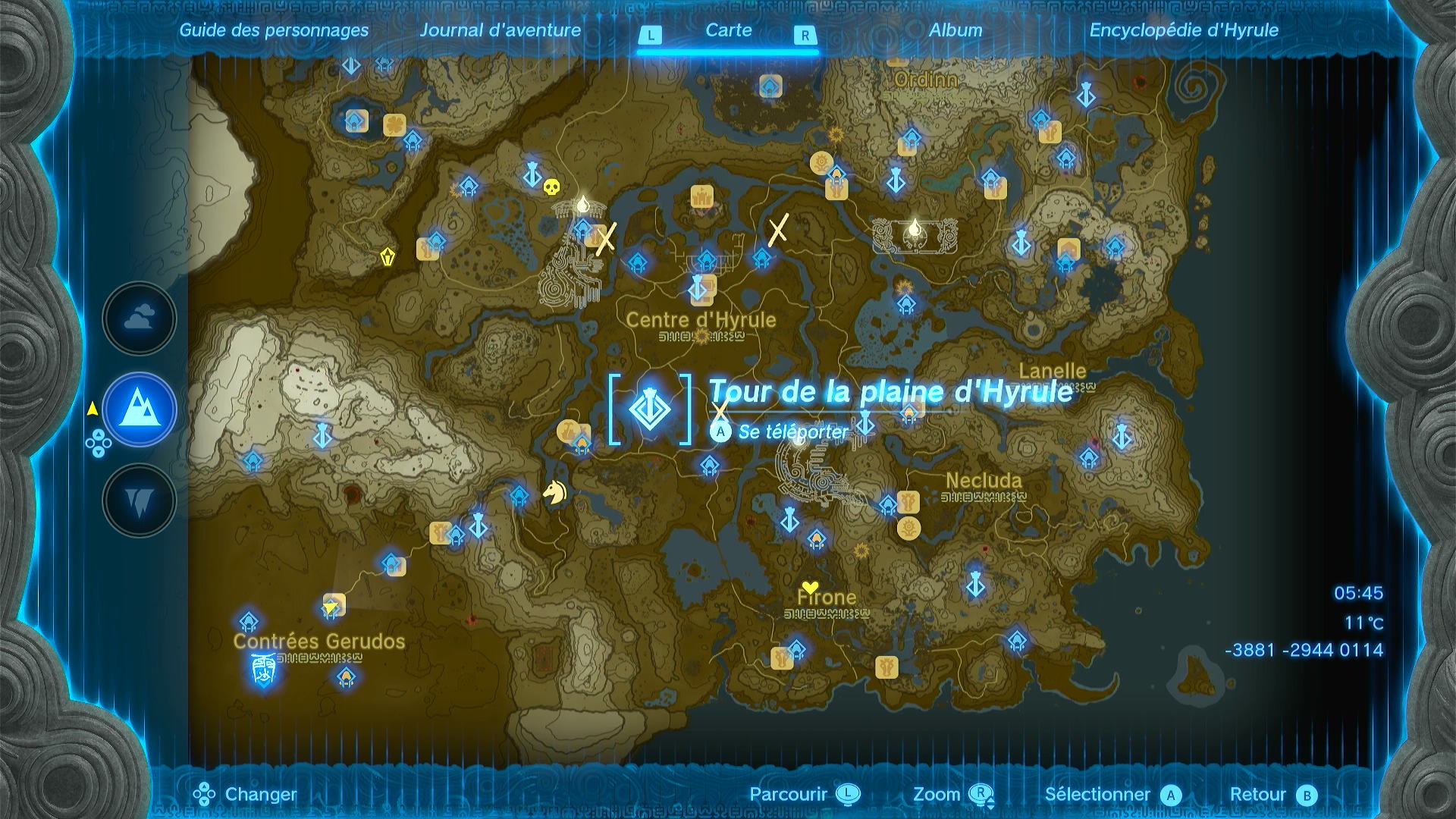
Task: Expand the yellow arrow beside the layer selector
Action: 93,409
